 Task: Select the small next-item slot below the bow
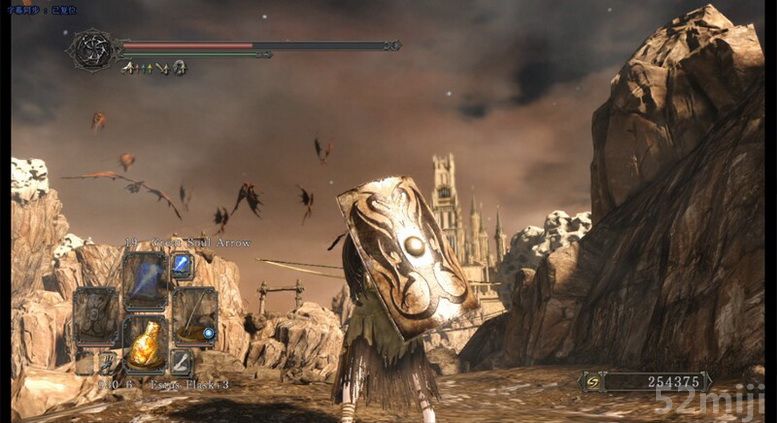tap(181, 362)
